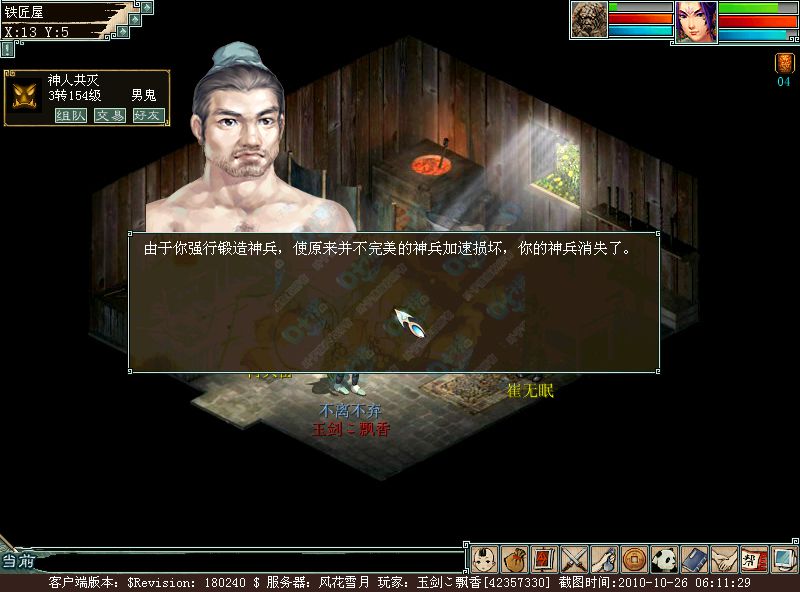The image size is (800, 592).
Task: Select the crossed swords icon
Action: click(574, 558)
